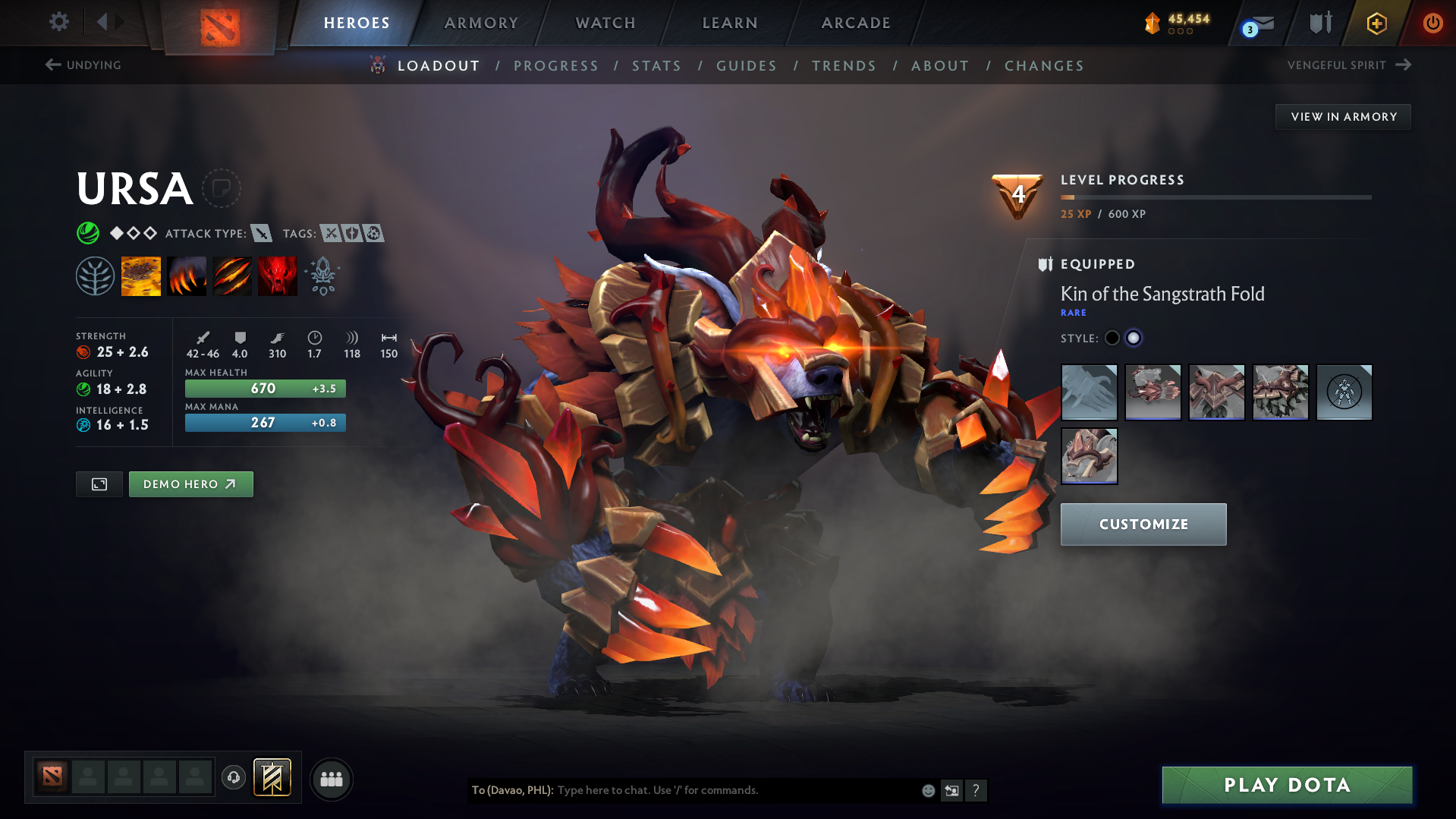This screenshot has width=1456, height=819.
Task: Switch to the Armory tab
Action: tap(481, 23)
